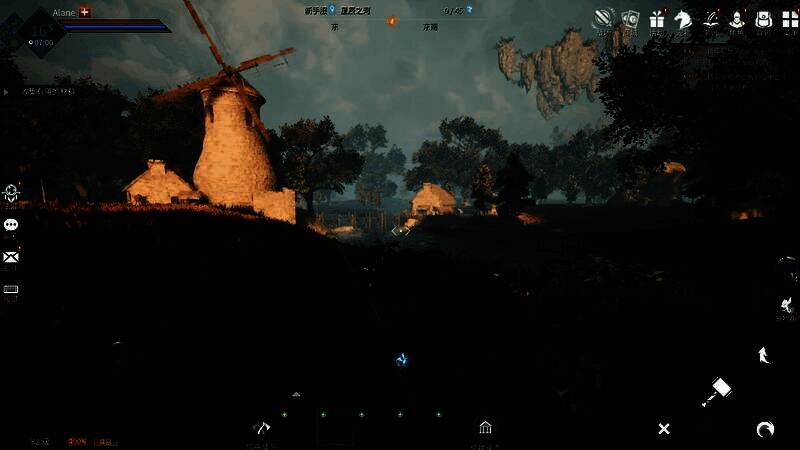The width and height of the screenshot is (800, 450).
Task: Tap the jump arrow button
Action: pos(763,354)
